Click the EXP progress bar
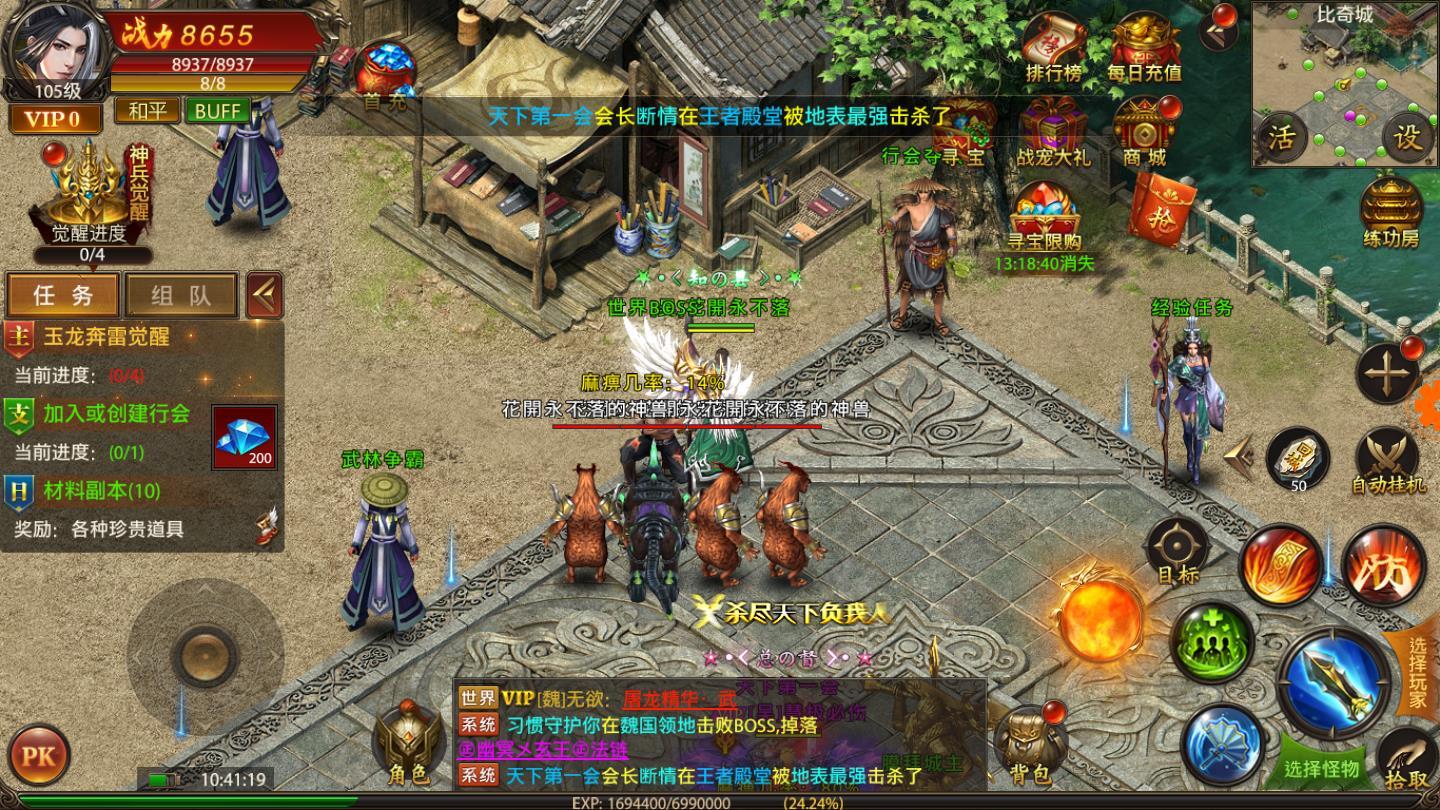 pos(720,803)
